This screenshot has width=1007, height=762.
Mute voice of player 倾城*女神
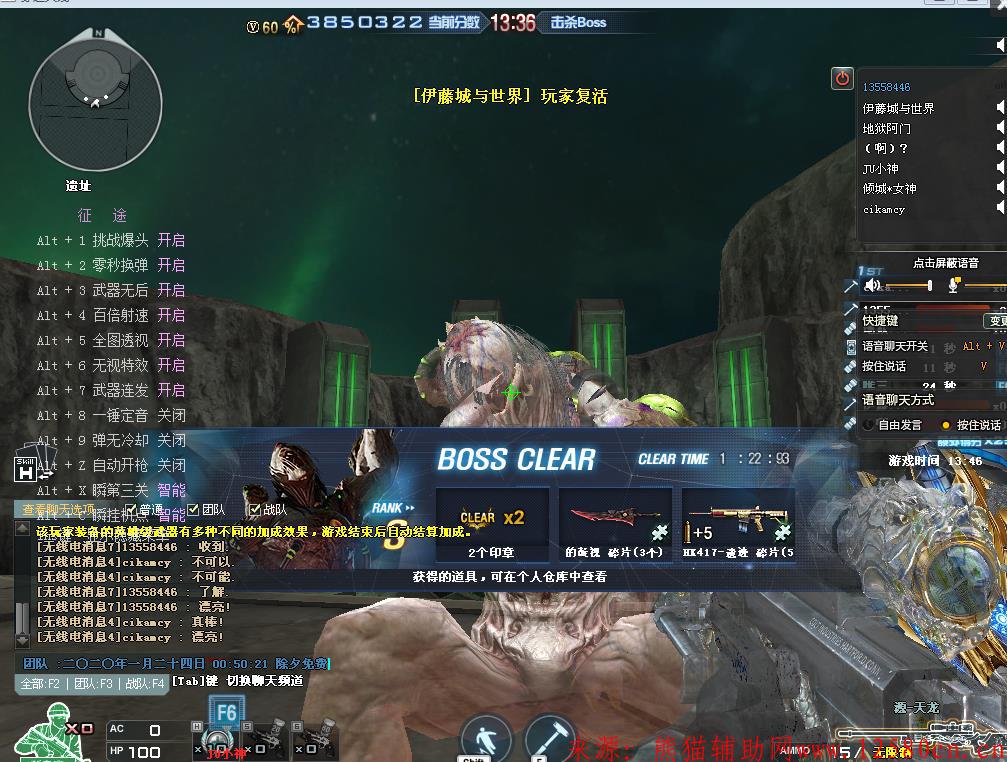1000,189
